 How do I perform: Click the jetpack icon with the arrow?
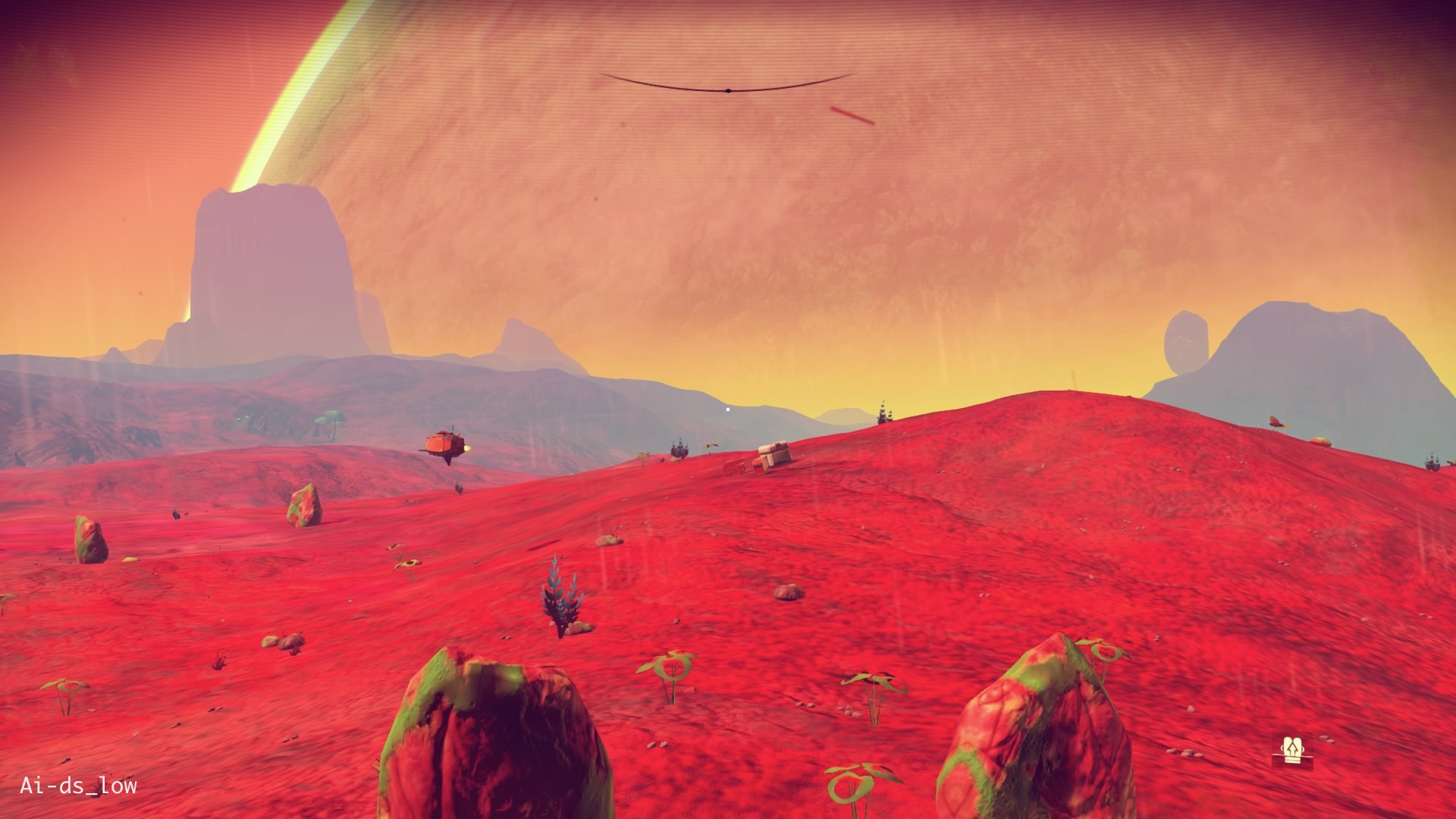(1291, 749)
